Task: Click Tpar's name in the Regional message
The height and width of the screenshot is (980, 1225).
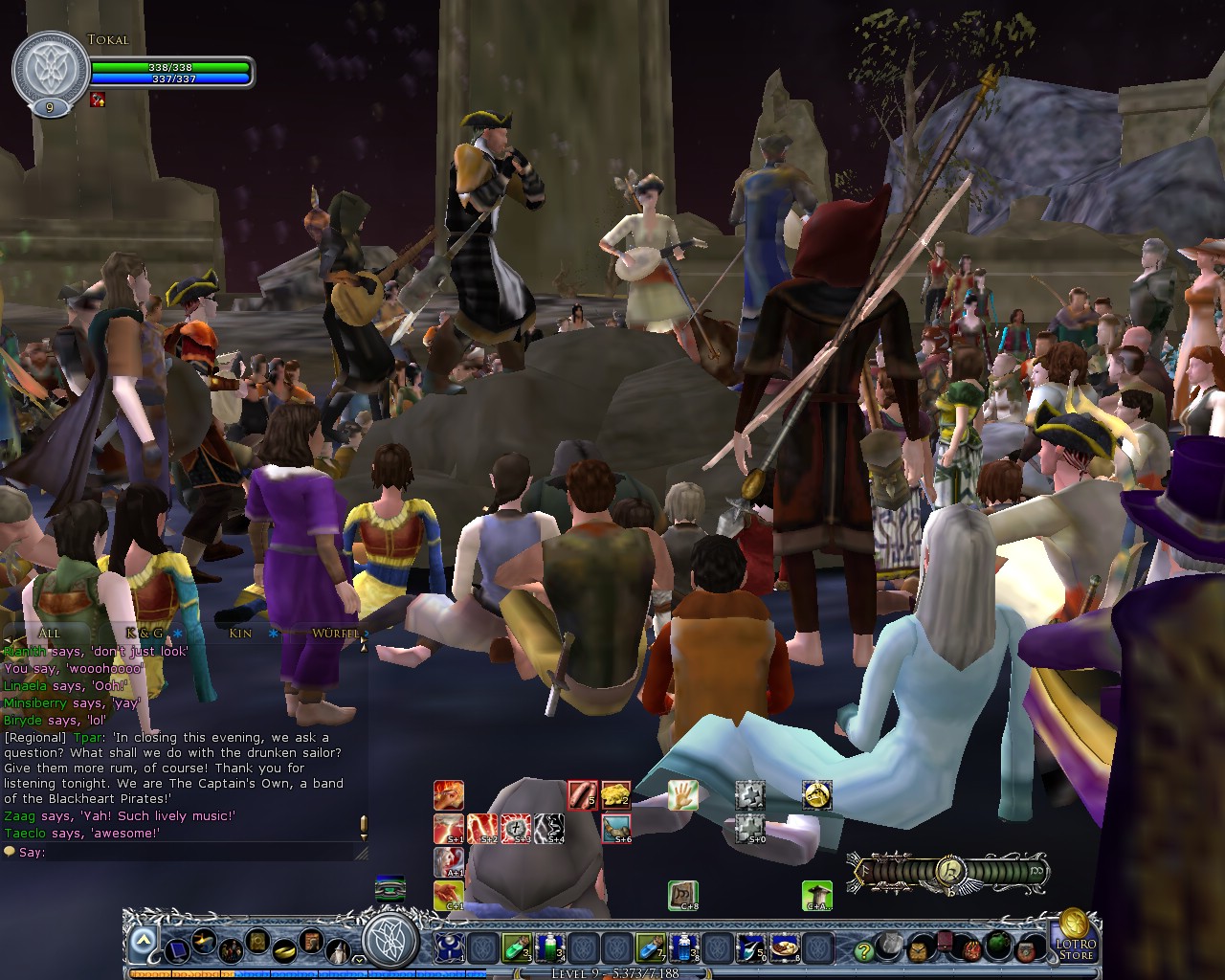Action: tap(88, 737)
